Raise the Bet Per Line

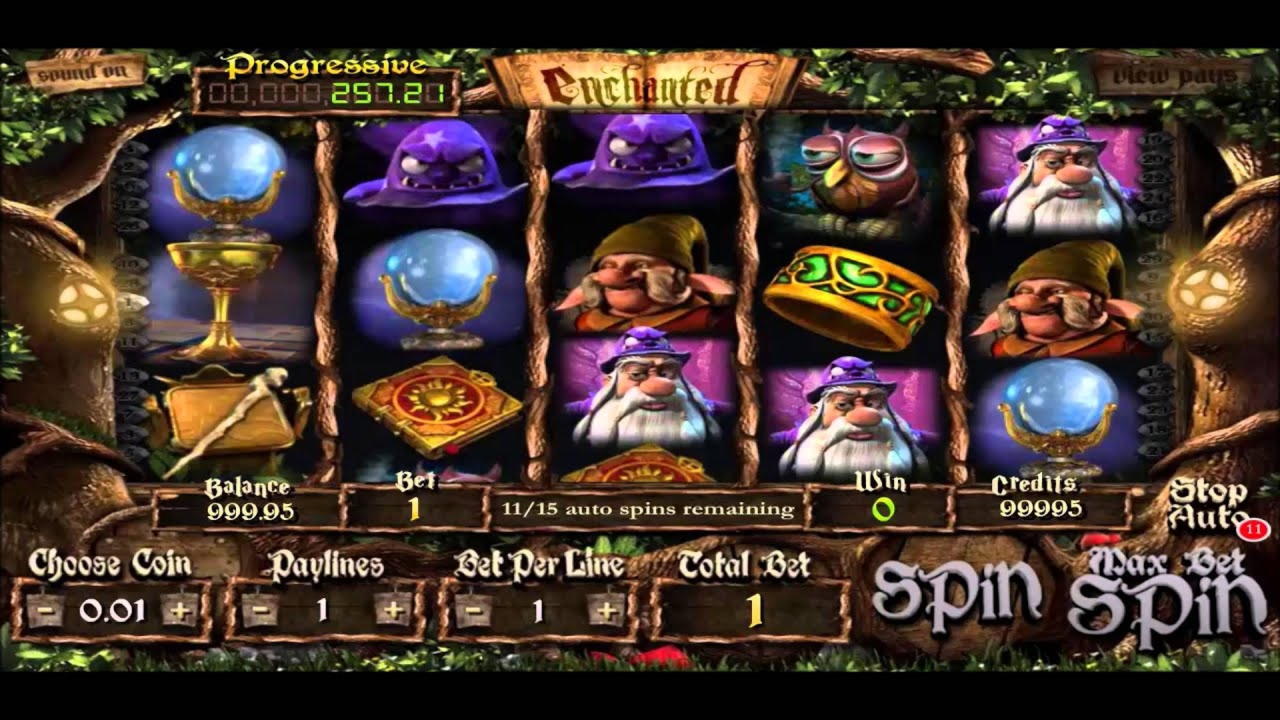click(x=606, y=609)
